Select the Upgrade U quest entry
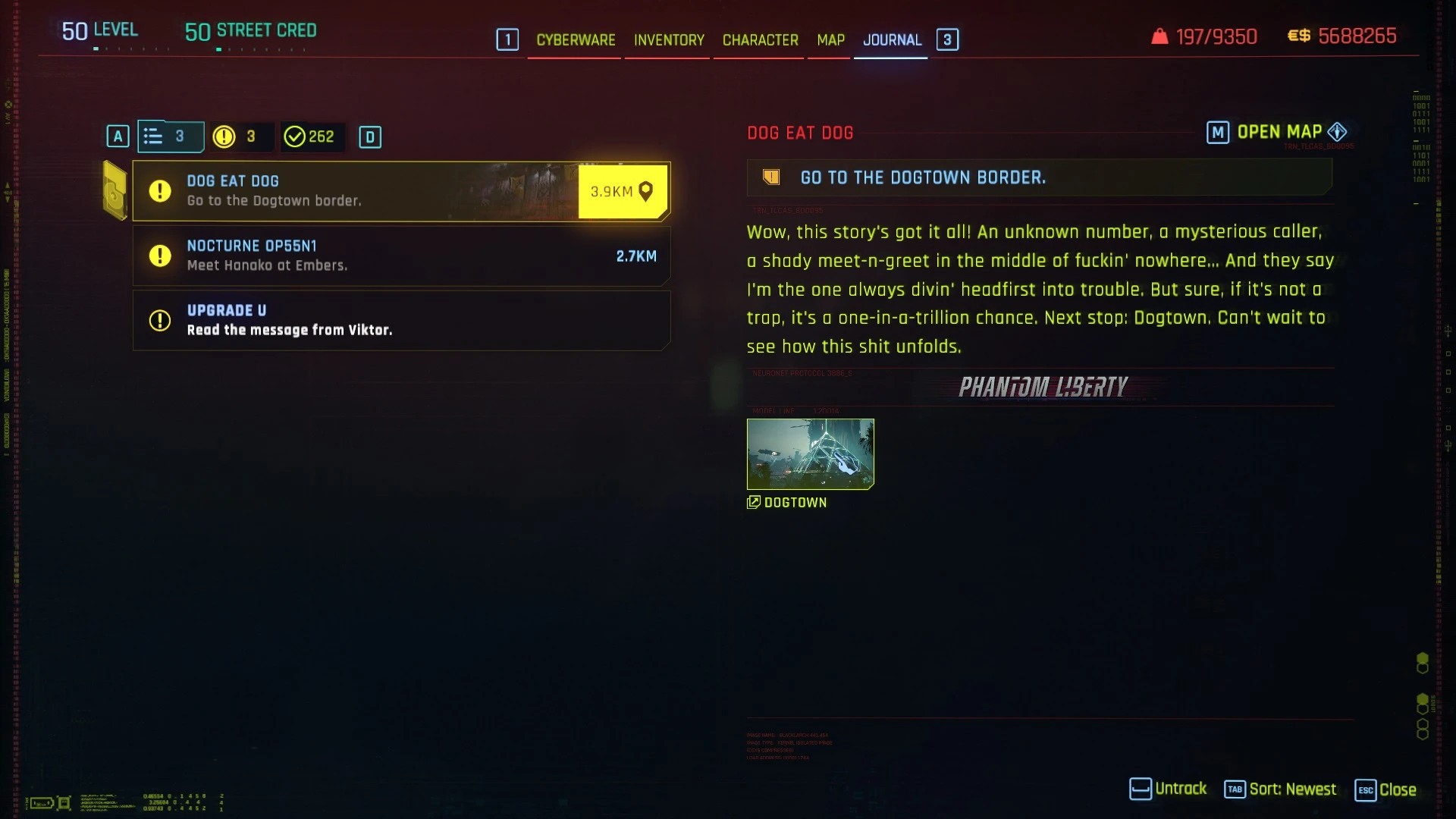 tap(400, 321)
